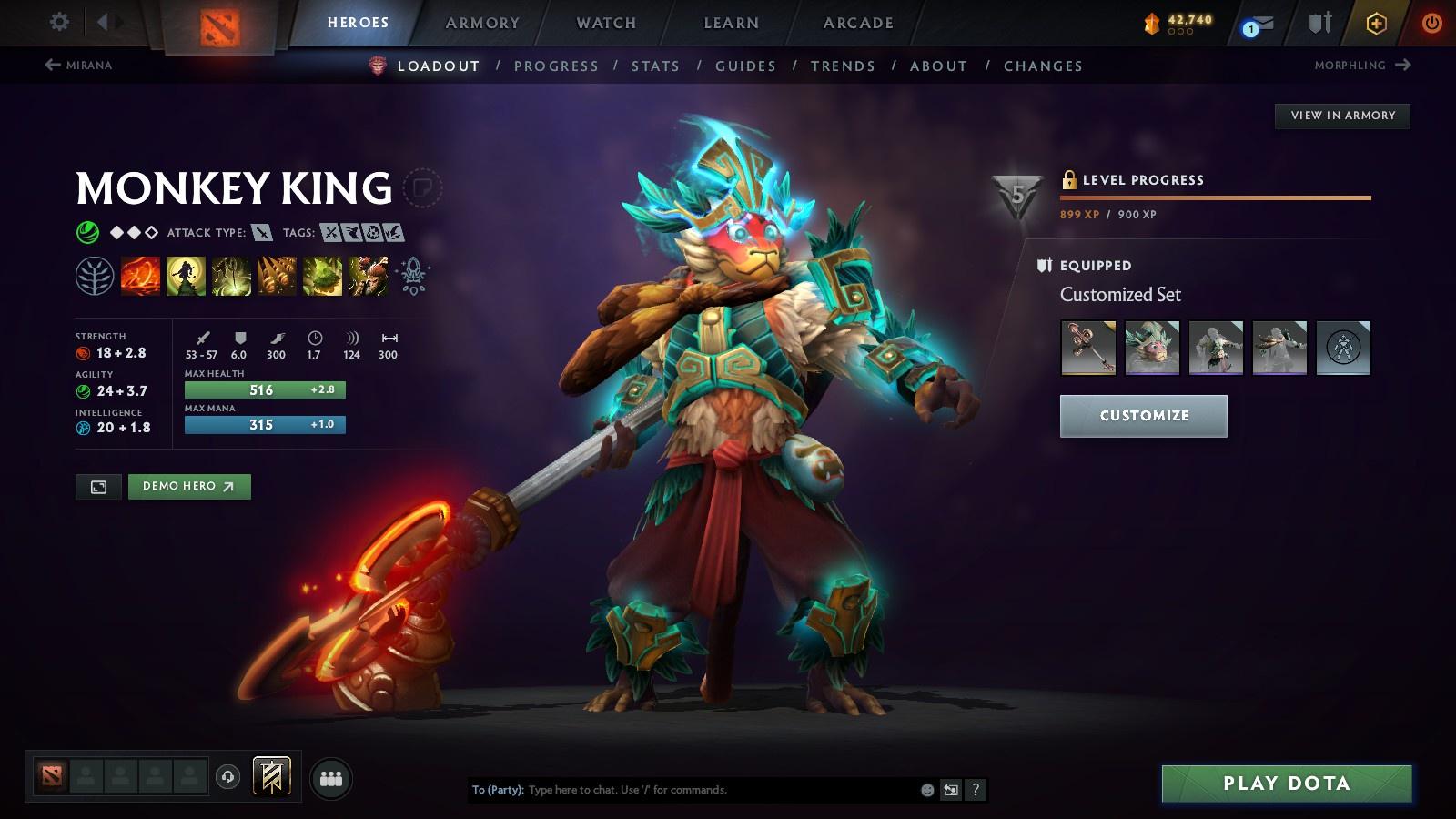This screenshot has width=1456, height=819.
Task: Toggle voice chat with the headset icon
Action: click(x=227, y=776)
